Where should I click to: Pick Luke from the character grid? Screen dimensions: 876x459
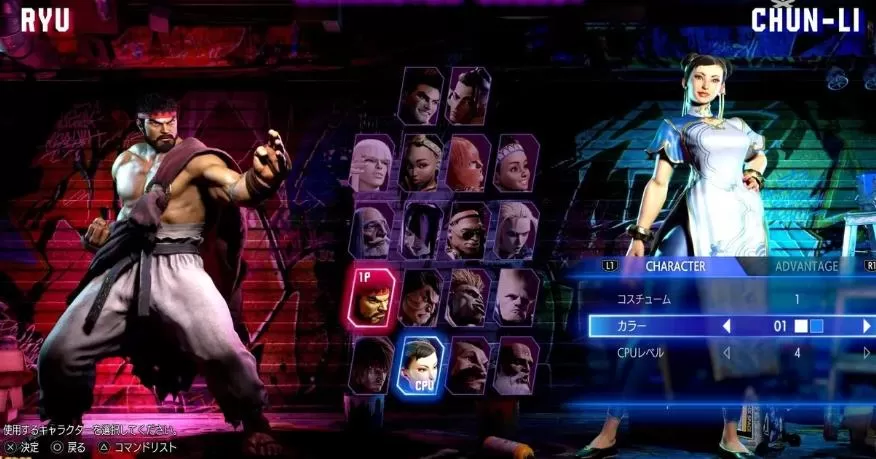pyautogui.click(x=421, y=96)
